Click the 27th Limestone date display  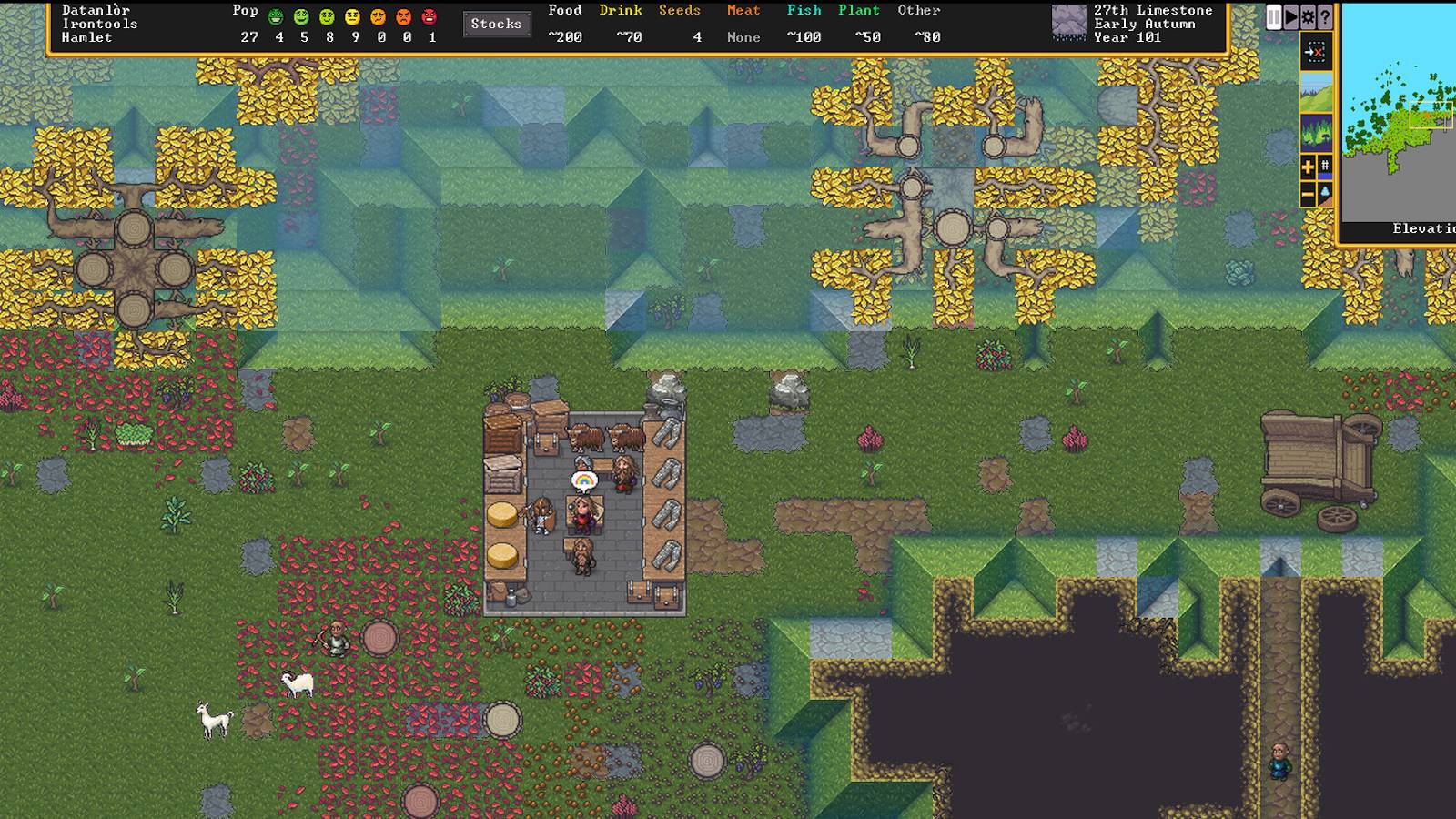pyautogui.click(x=1152, y=11)
